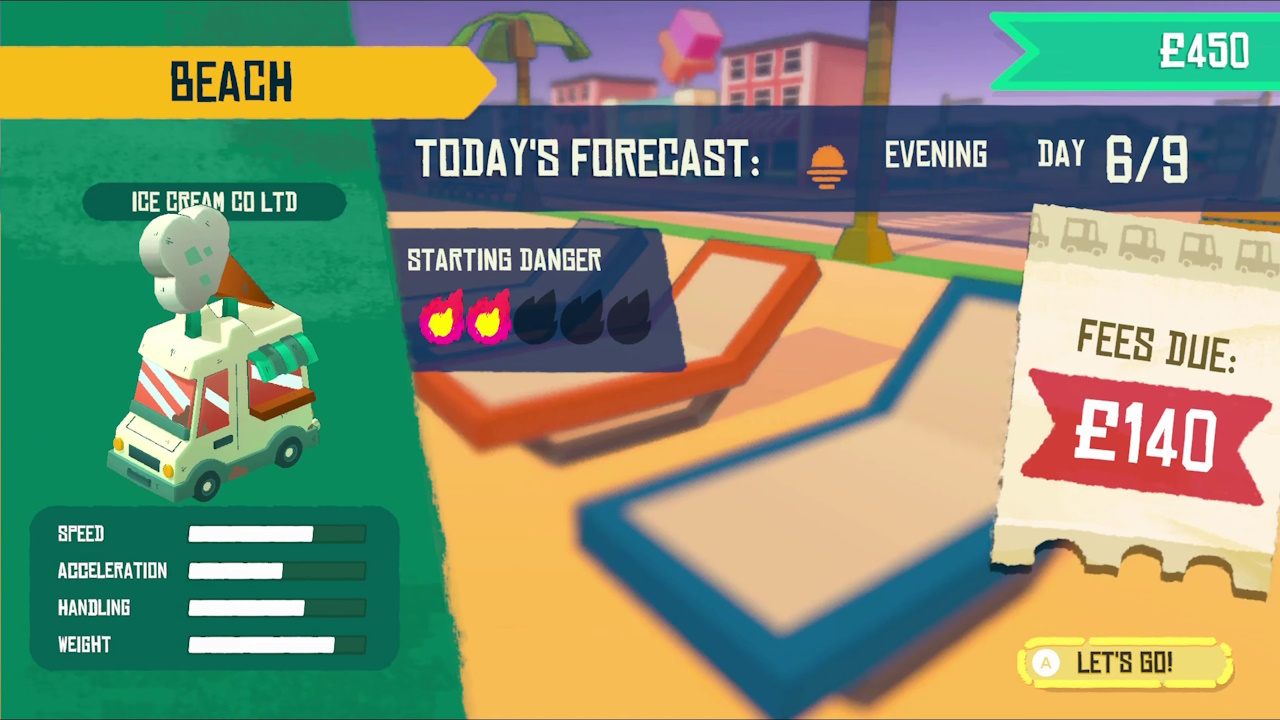Click the Let's Go button

pos(1124,662)
